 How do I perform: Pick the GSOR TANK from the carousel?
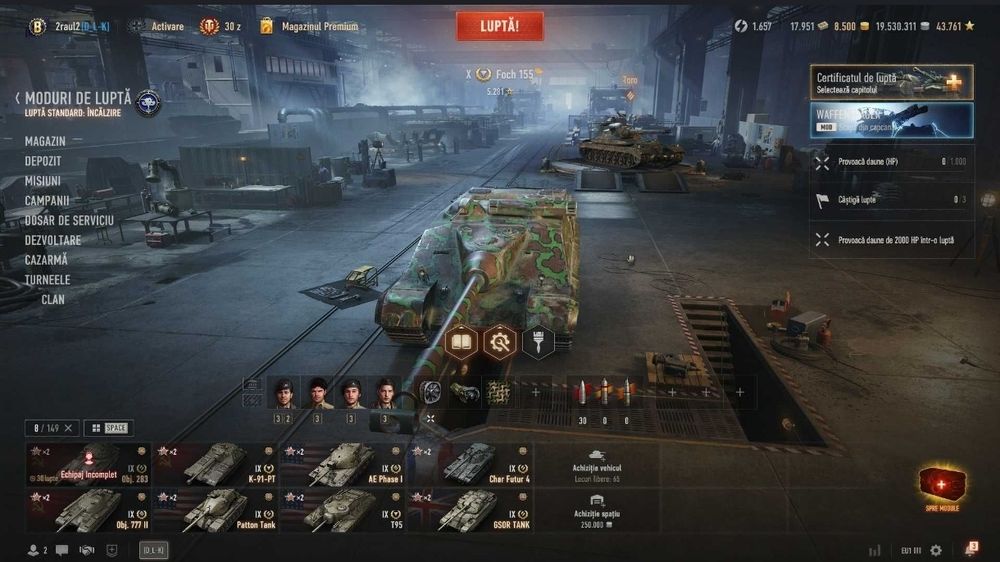(x=470, y=510)
